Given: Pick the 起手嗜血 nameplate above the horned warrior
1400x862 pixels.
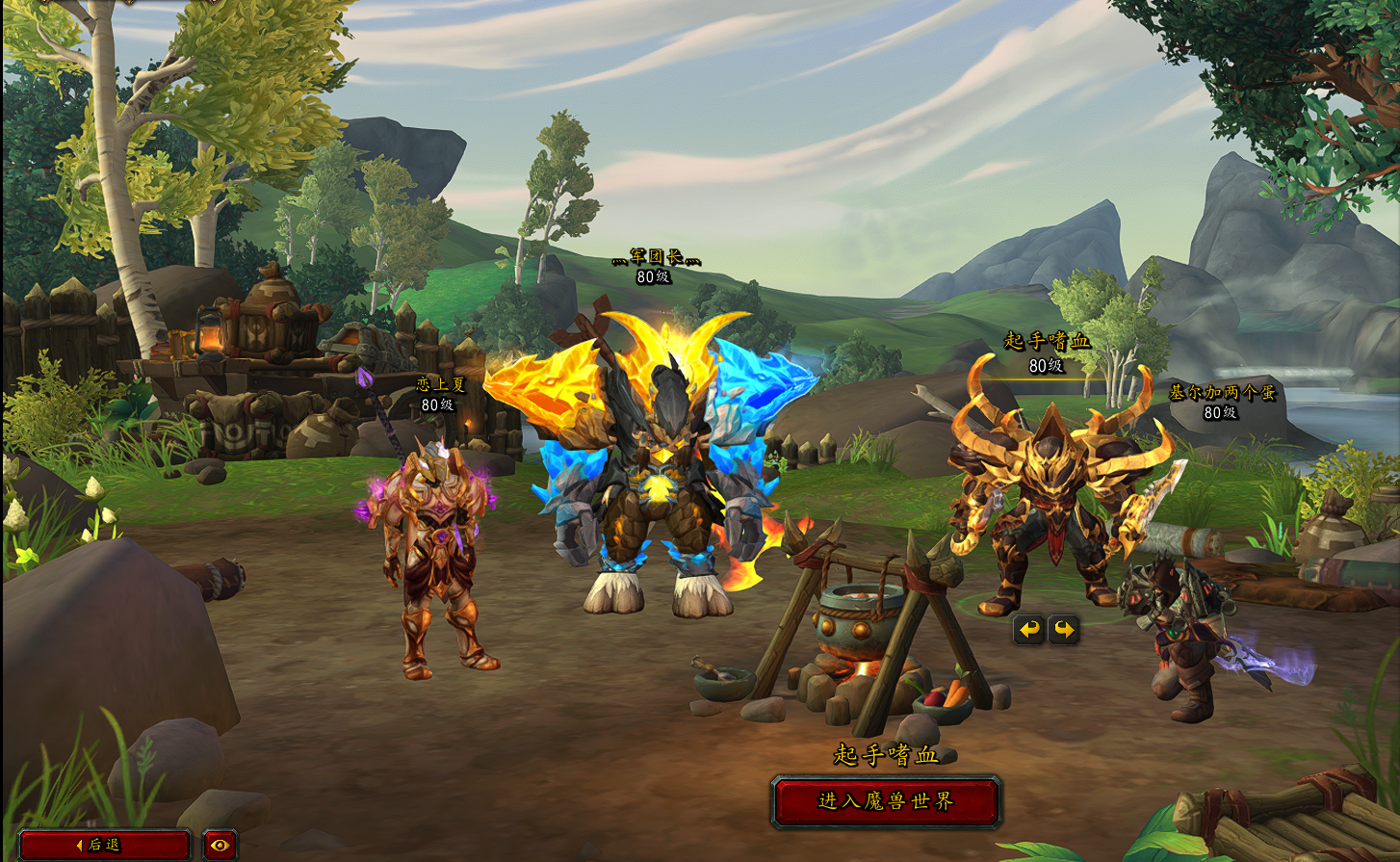Looking at the screenshot, I should [x=1047, y=341].
